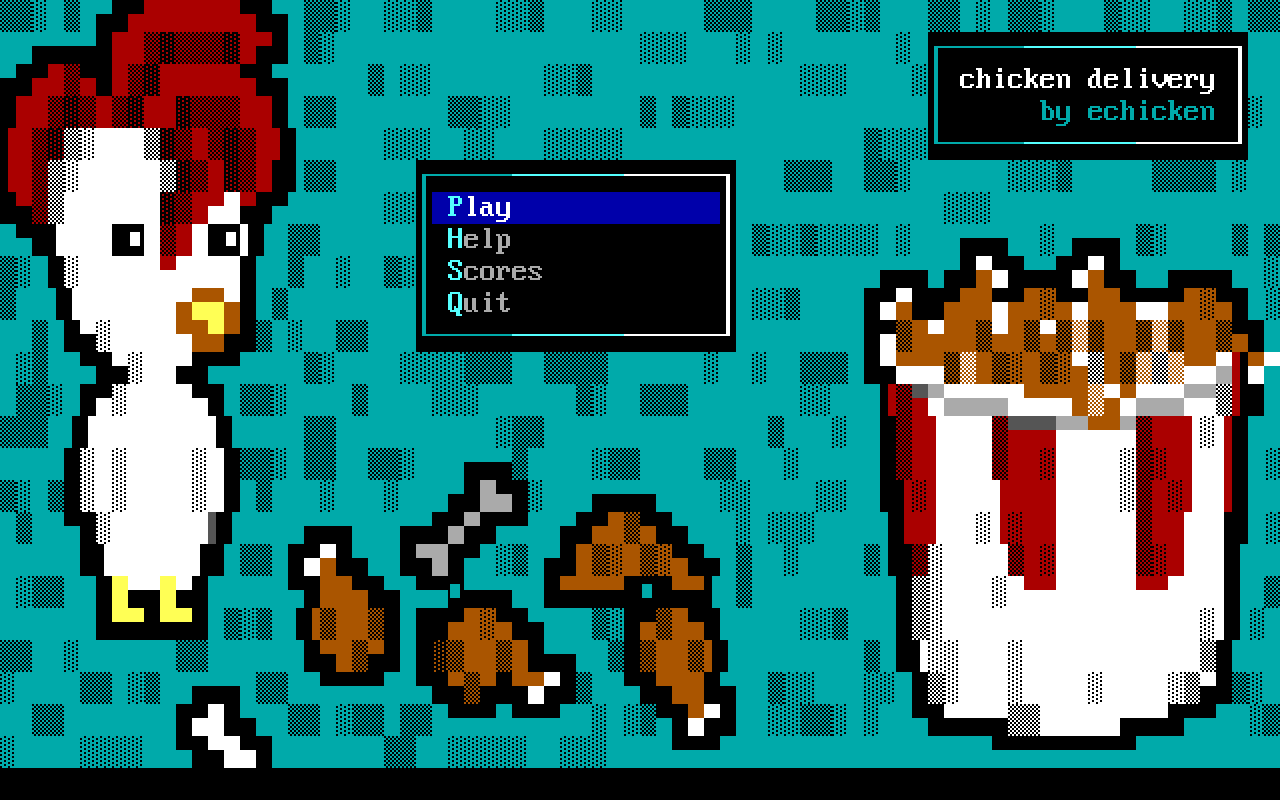Image resolution: width=1280 pixels, height=800 pixels.
Task: Choose Quit from the menu
Action: 478,303
